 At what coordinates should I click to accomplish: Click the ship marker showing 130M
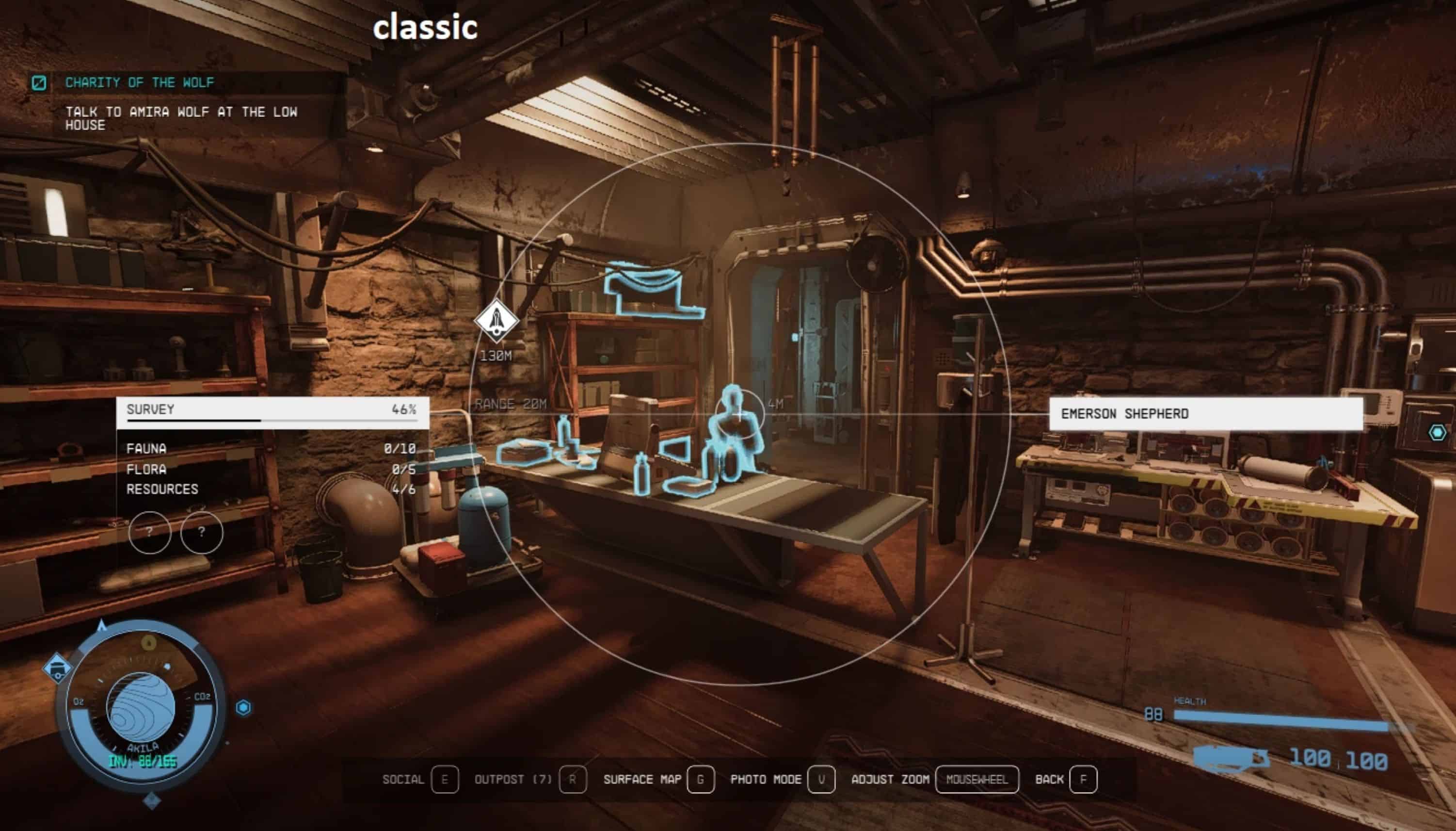pyautogui.click(x=496, y=321)
